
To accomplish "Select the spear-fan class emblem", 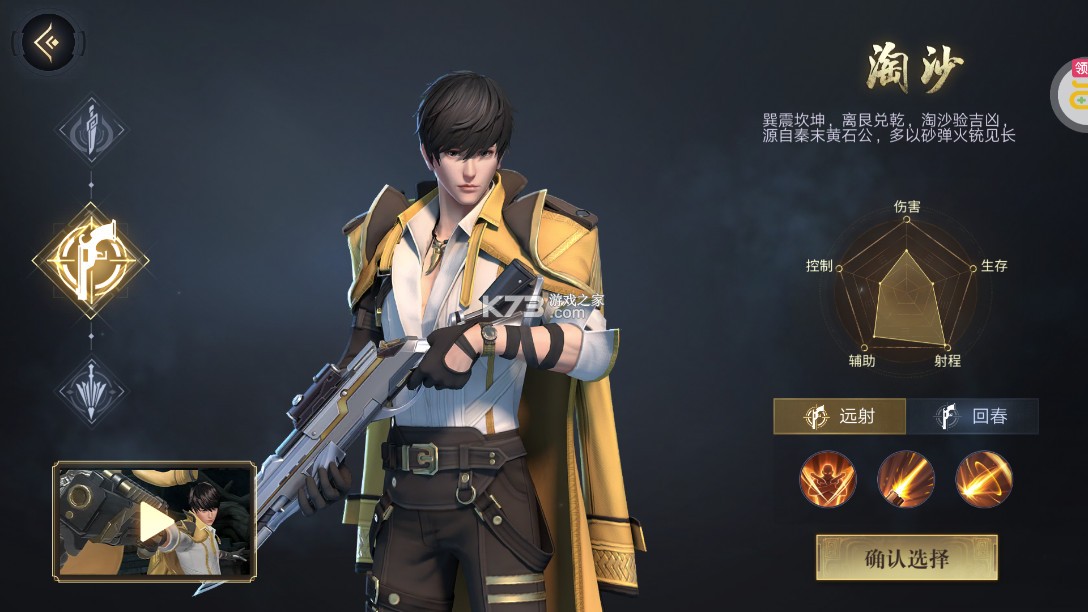I will (91, 390).
